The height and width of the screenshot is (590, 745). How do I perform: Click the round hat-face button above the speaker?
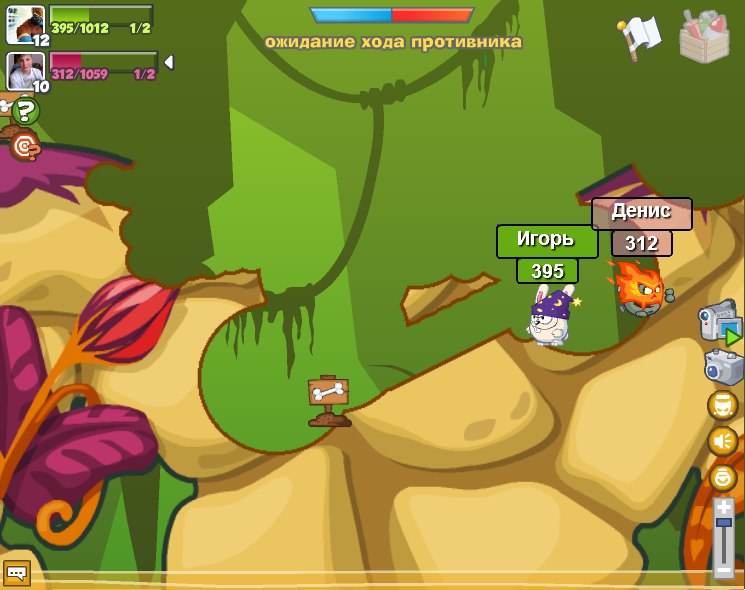(x=723, y=405)
